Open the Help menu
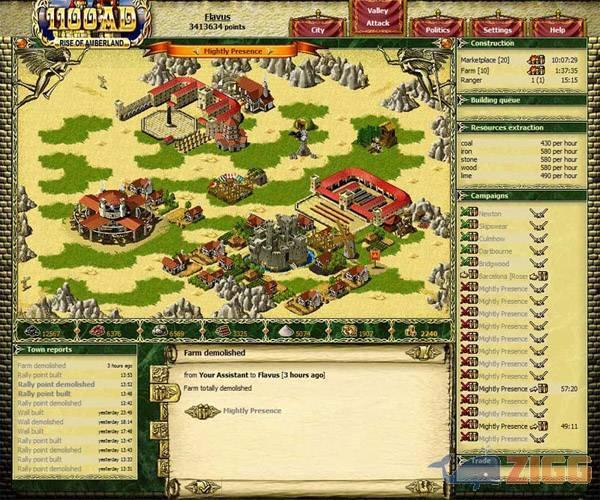600x500 pixels. pos(558,30)
